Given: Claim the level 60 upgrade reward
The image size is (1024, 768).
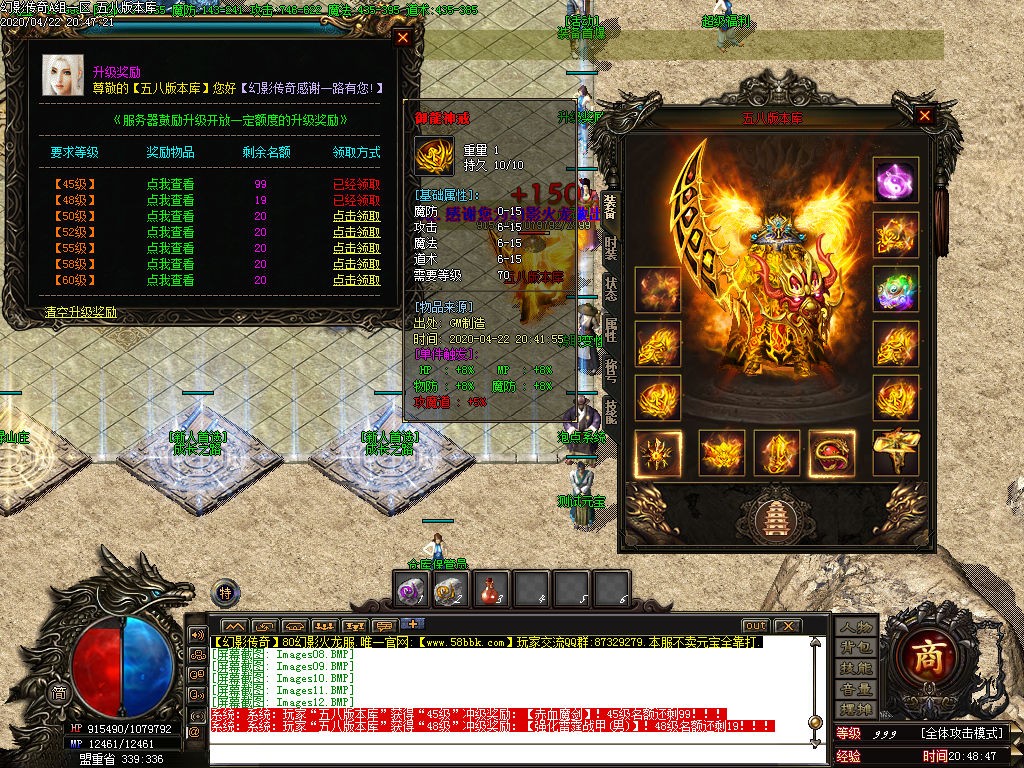Looking at the screenshot, I should 356,280.
